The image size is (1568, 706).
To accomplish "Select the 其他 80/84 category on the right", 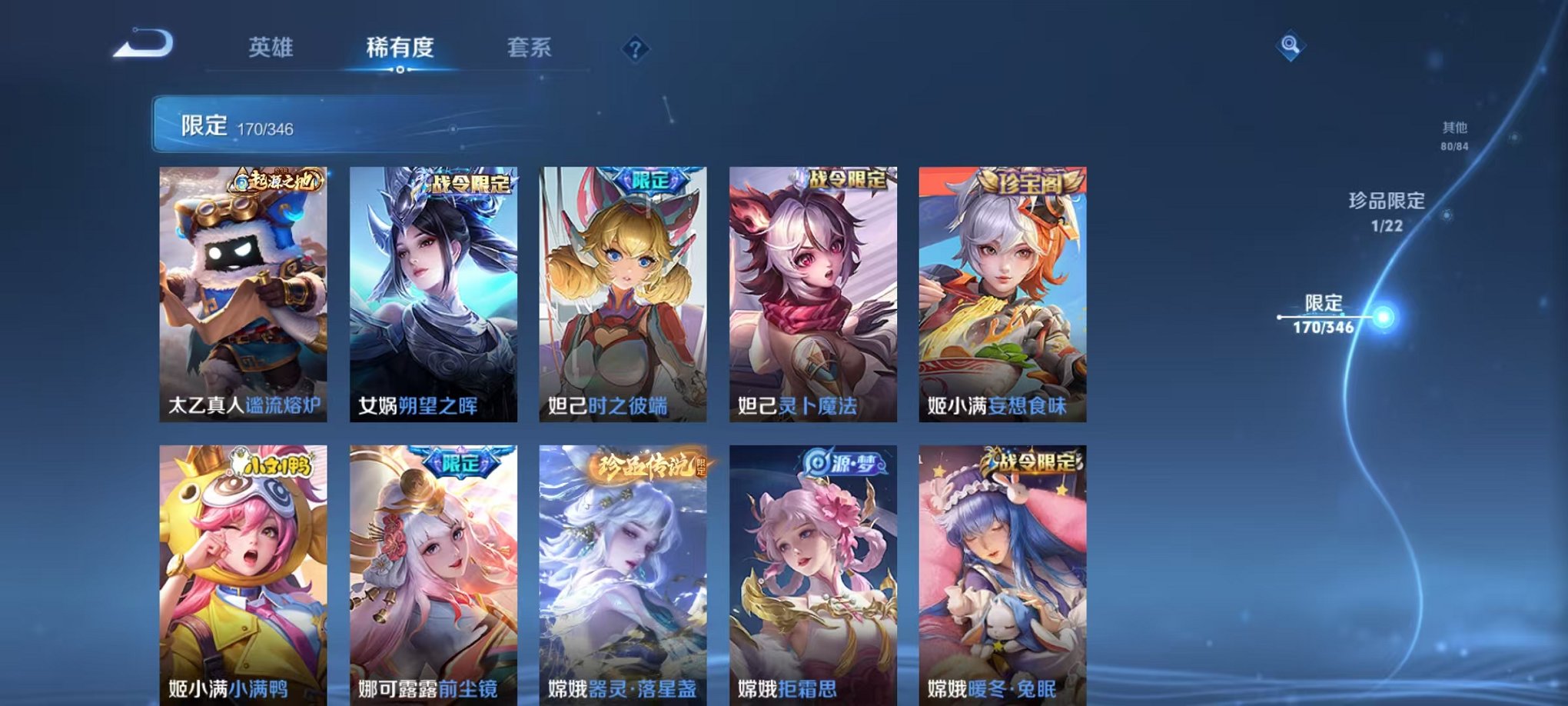I will pyautogui.click(x=1453, y=135).
